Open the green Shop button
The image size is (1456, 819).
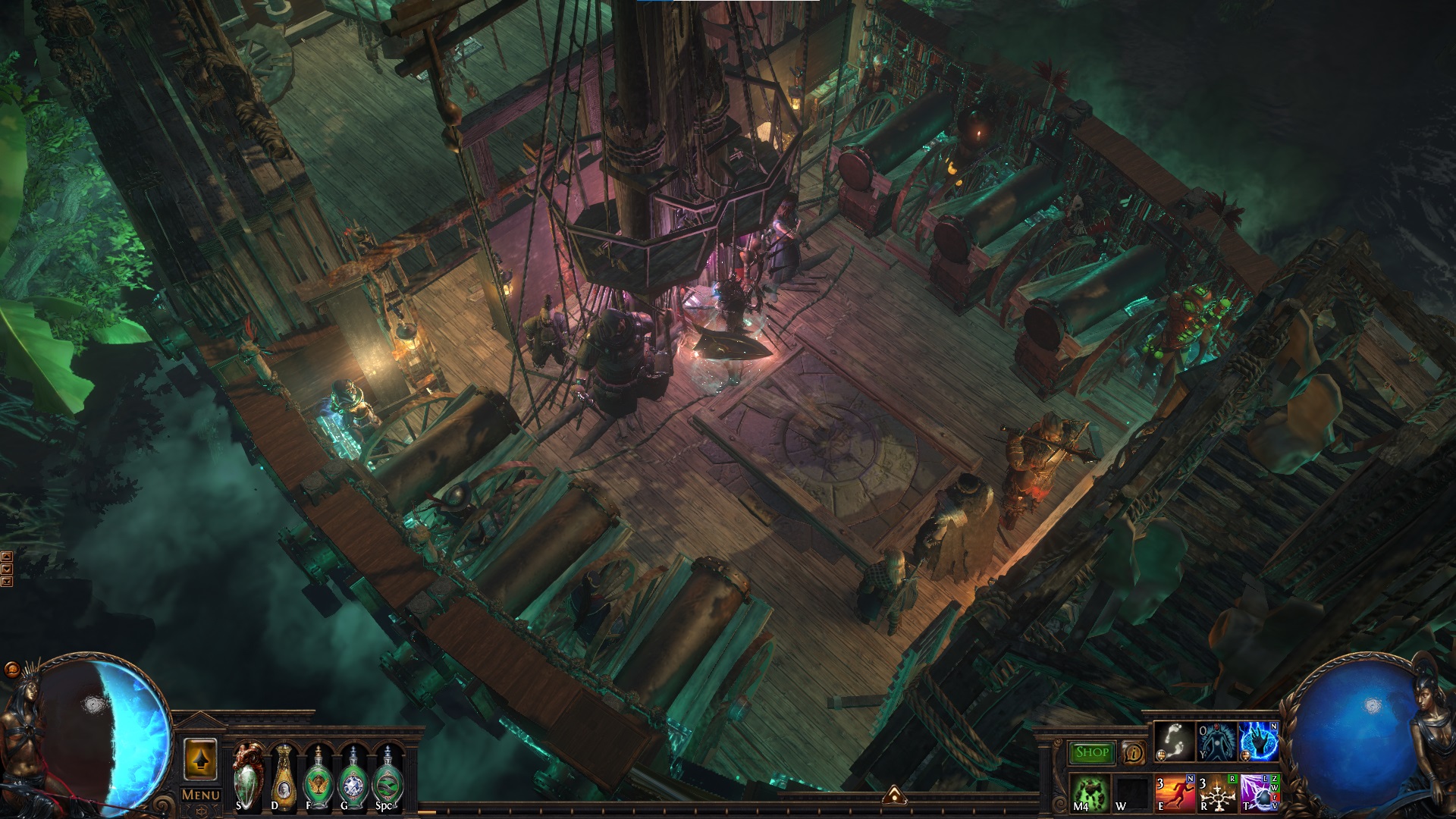(x=1092, y=752)
